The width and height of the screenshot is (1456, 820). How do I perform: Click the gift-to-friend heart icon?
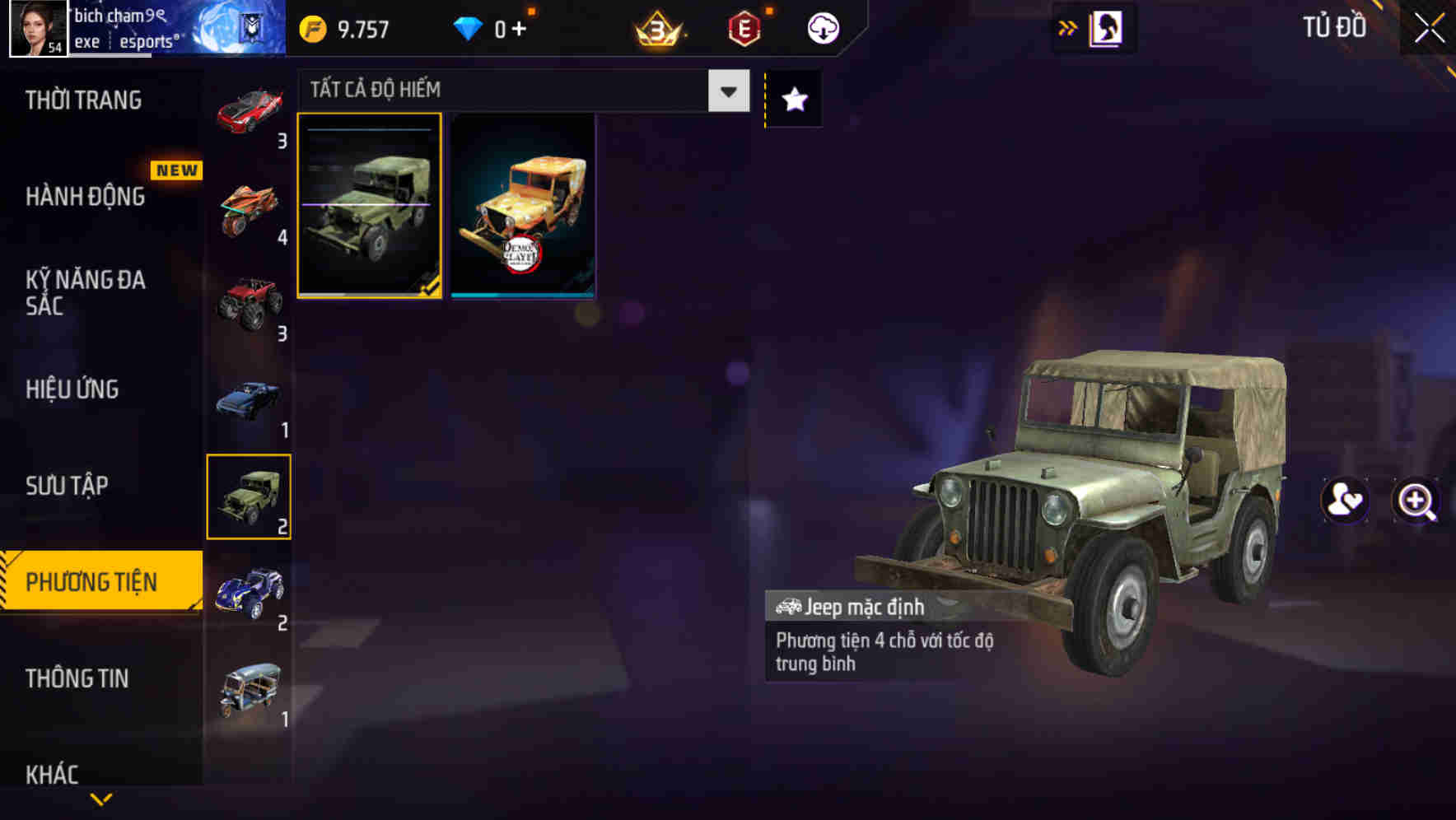(1344, 501)
